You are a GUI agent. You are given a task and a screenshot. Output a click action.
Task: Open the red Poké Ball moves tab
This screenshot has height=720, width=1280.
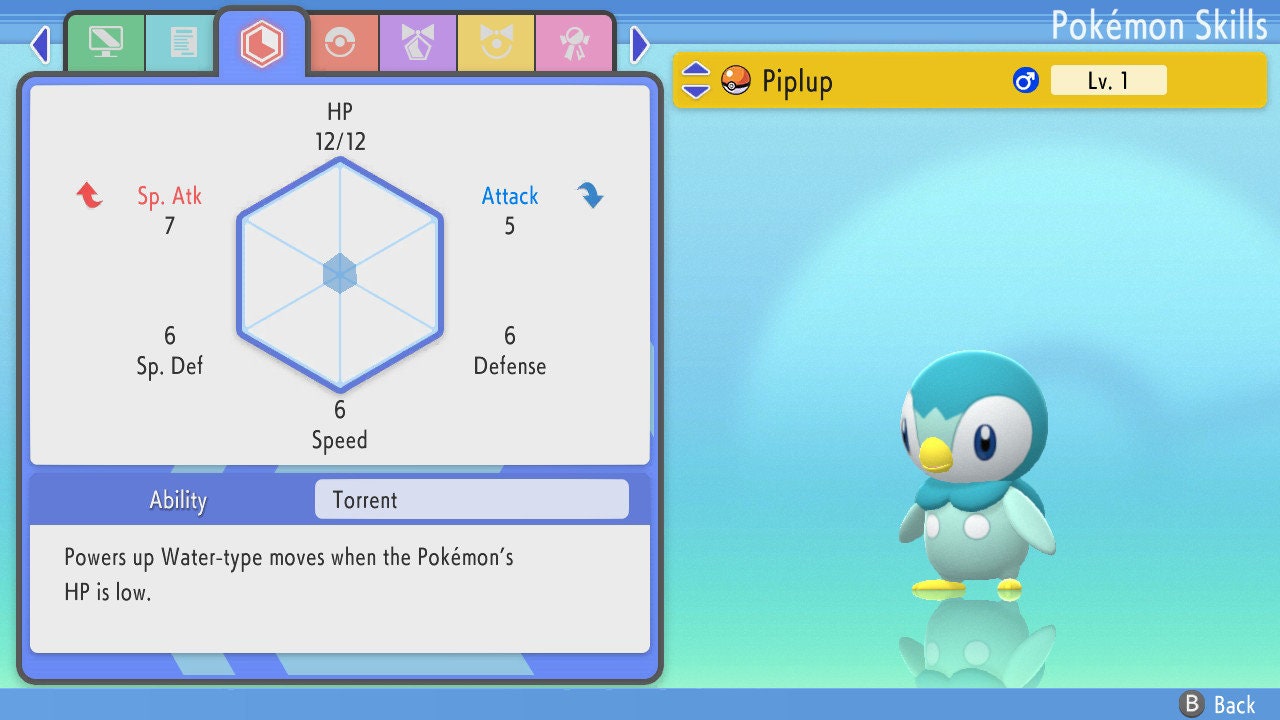point(340,42)
